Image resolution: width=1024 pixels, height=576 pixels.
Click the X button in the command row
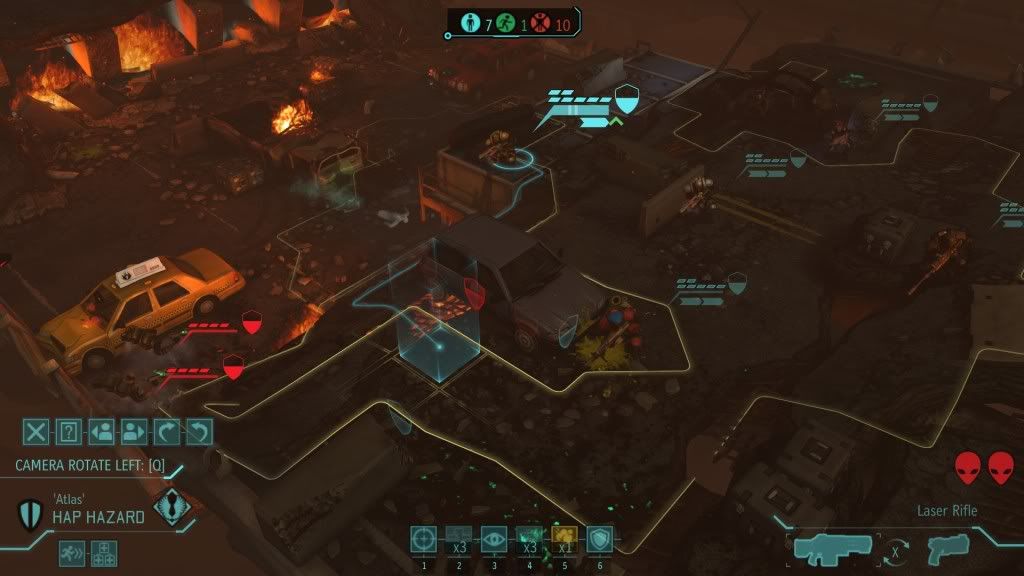pos(36,432)
